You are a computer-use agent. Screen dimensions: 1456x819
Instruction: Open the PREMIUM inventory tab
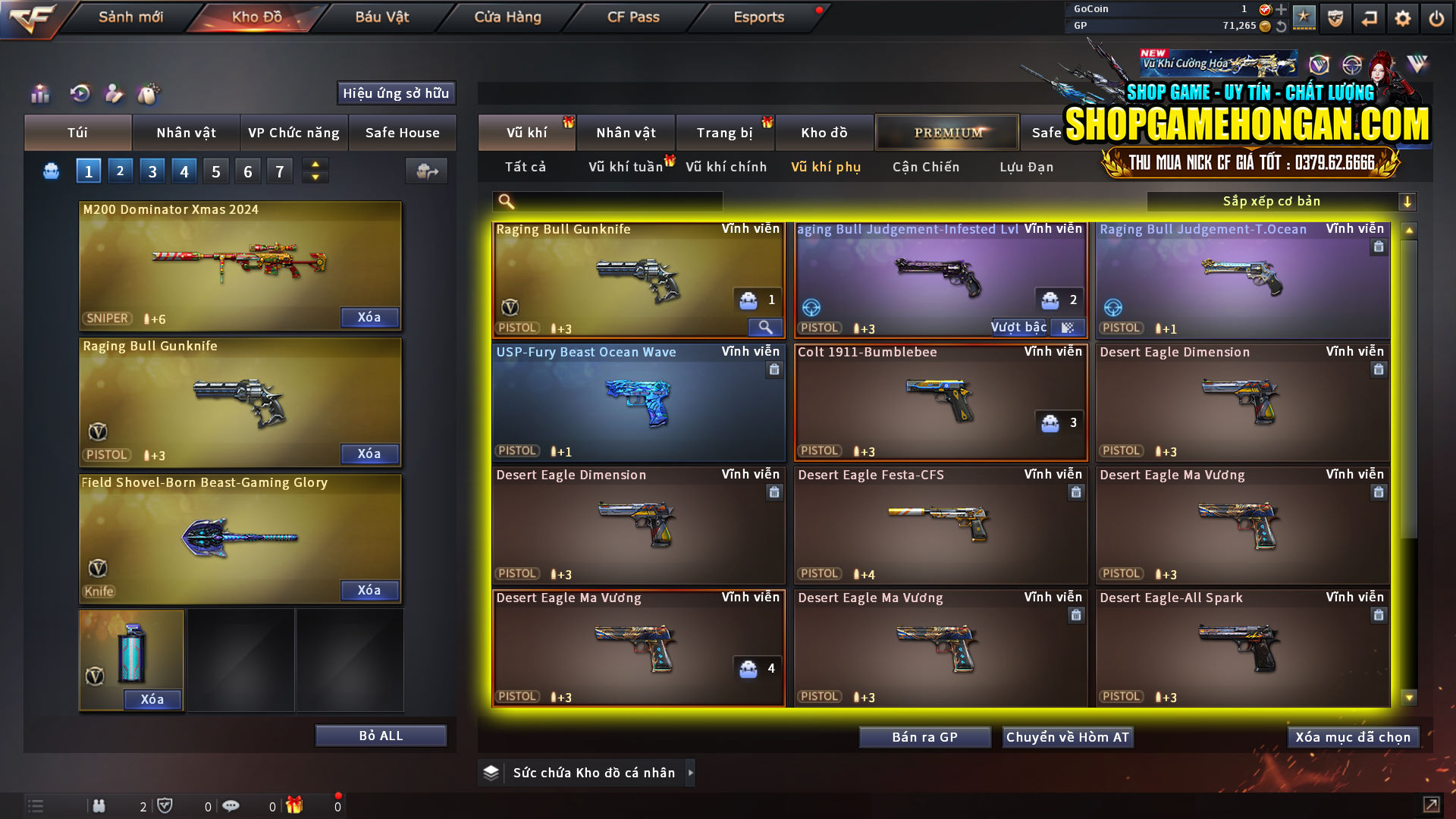[x=947, y=132]
